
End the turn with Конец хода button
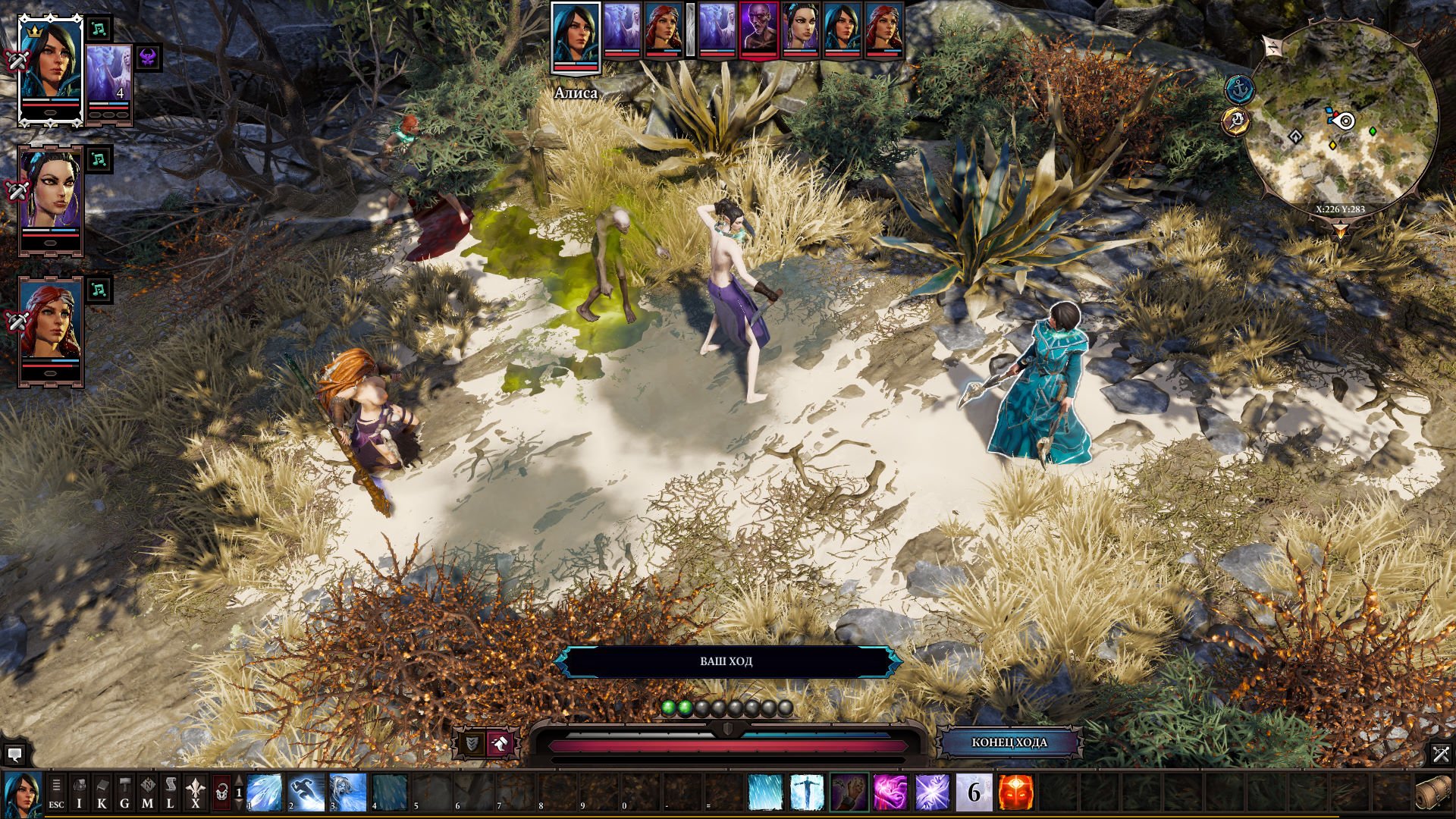coord(1009,742)
